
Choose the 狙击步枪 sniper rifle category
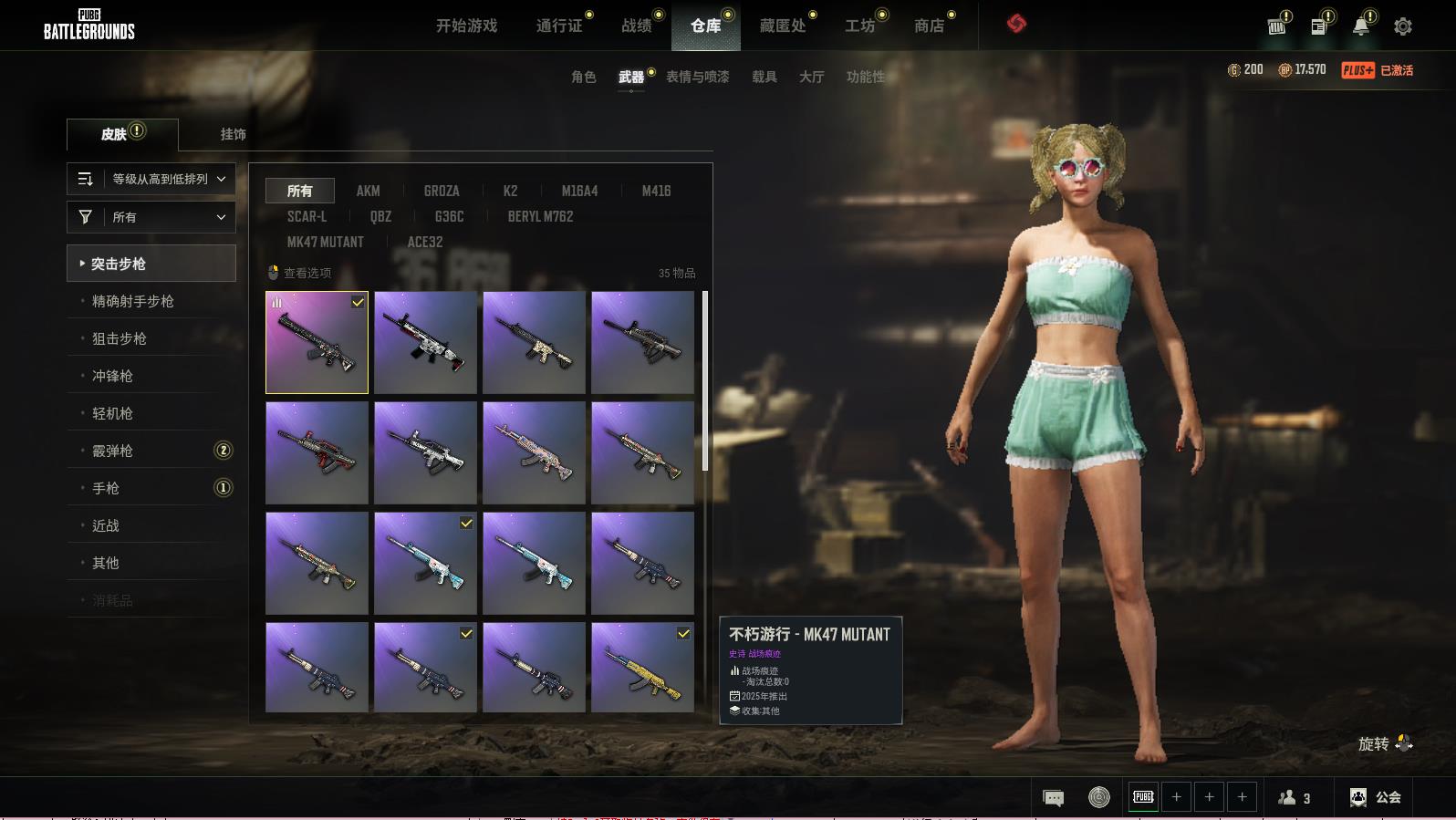120,338
